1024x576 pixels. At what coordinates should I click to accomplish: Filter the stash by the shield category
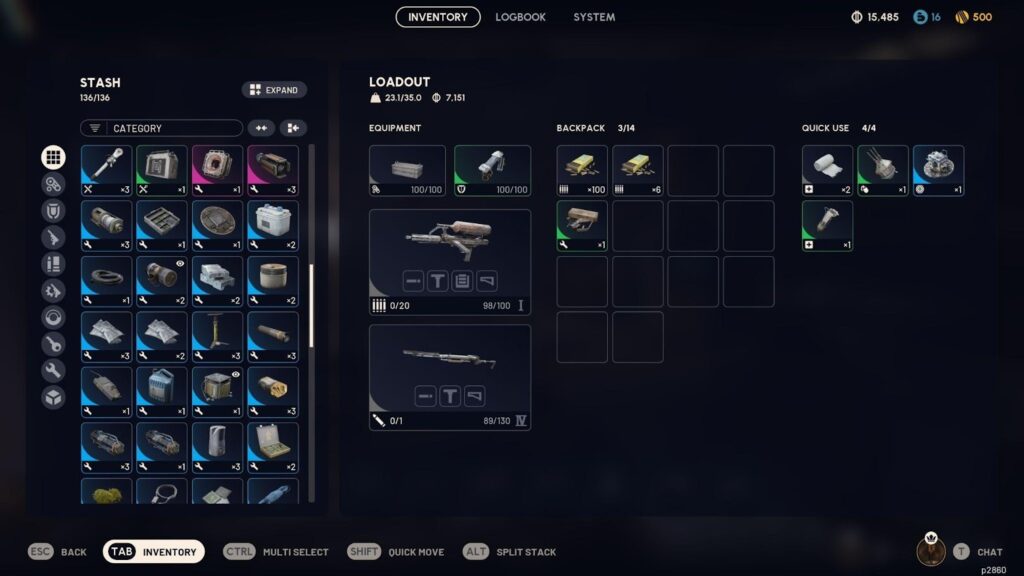pos(53,211)
